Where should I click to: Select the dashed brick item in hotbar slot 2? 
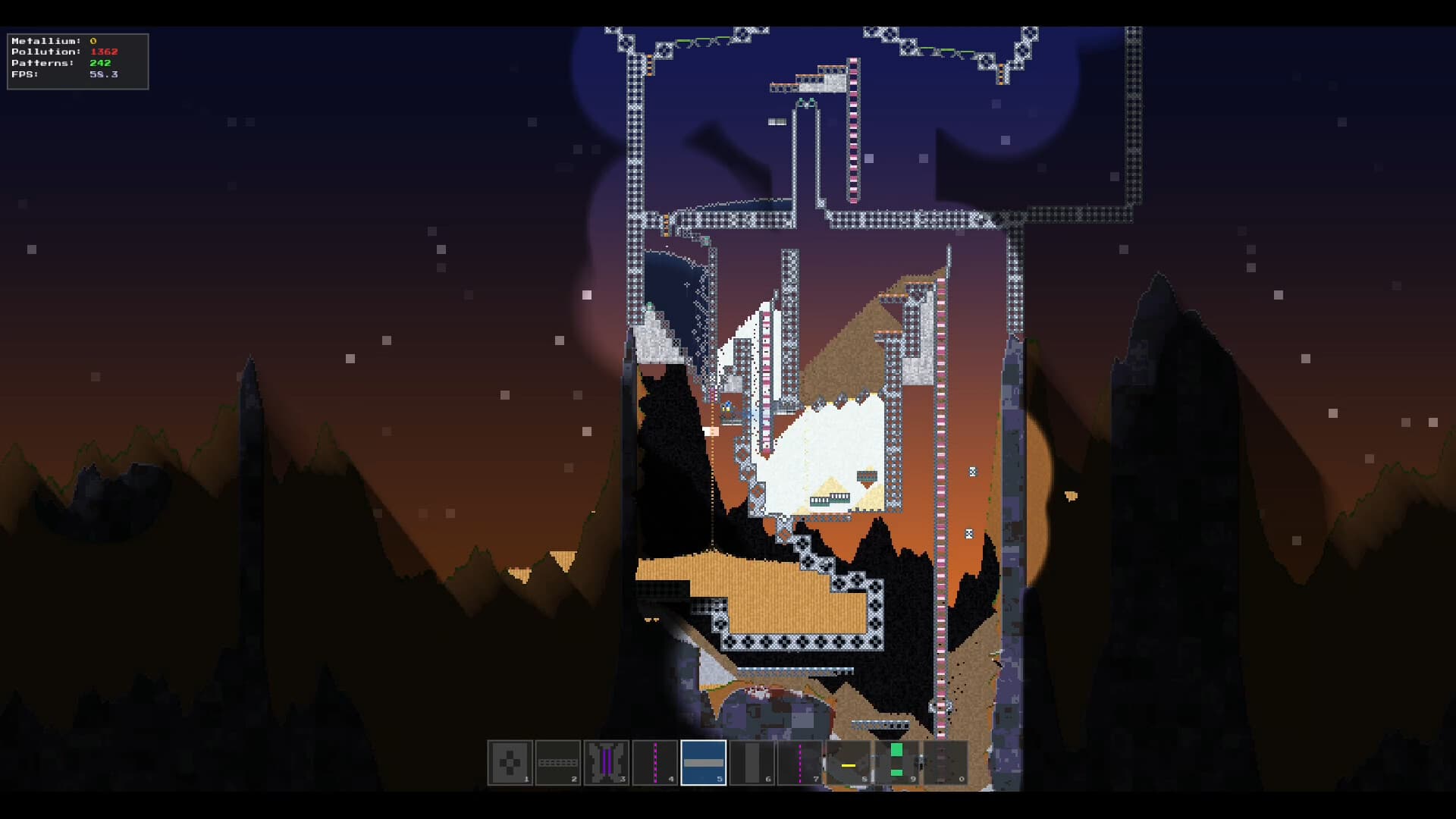coord(559,762)
